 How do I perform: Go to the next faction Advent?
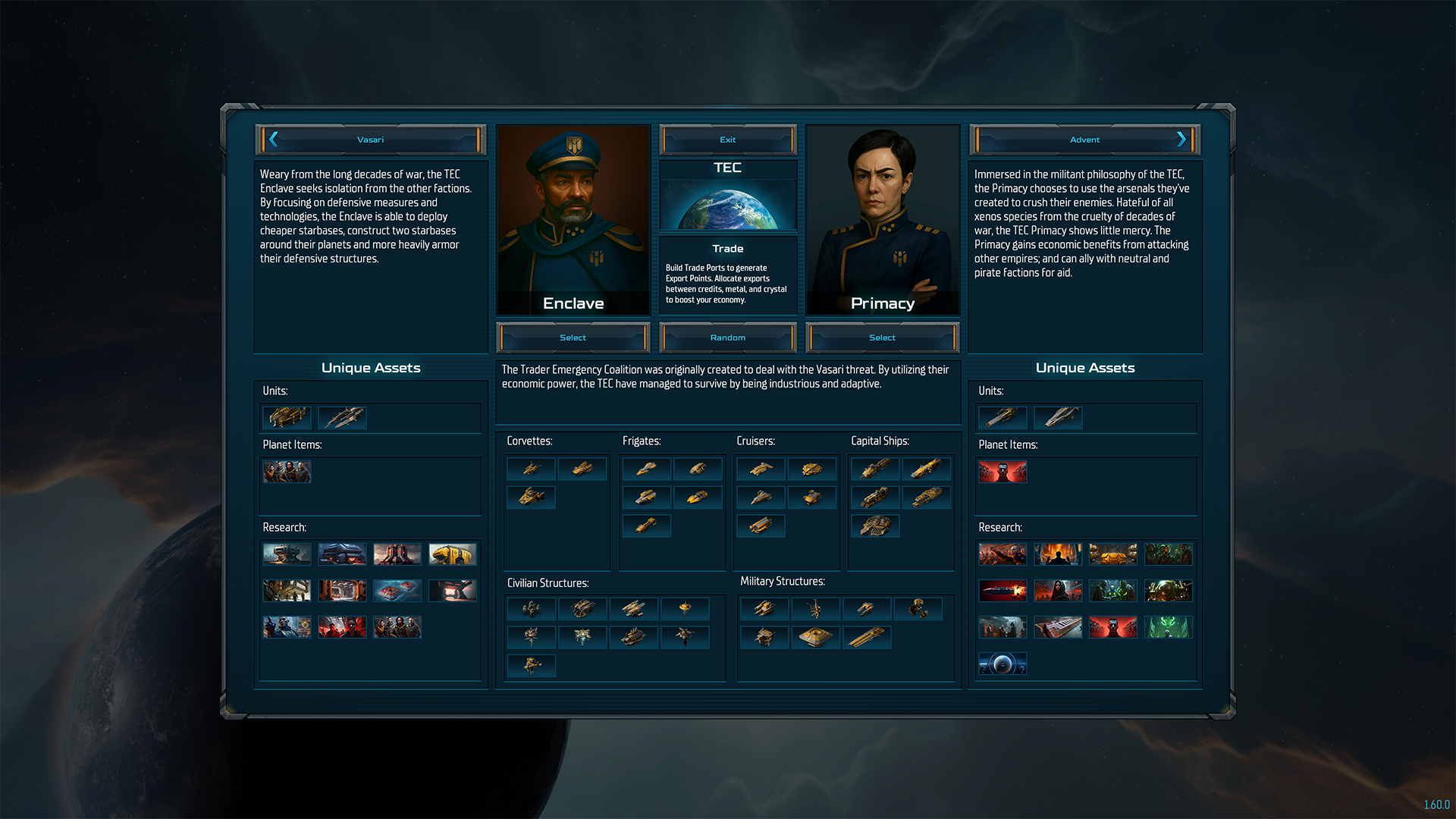coord(1084,140)
